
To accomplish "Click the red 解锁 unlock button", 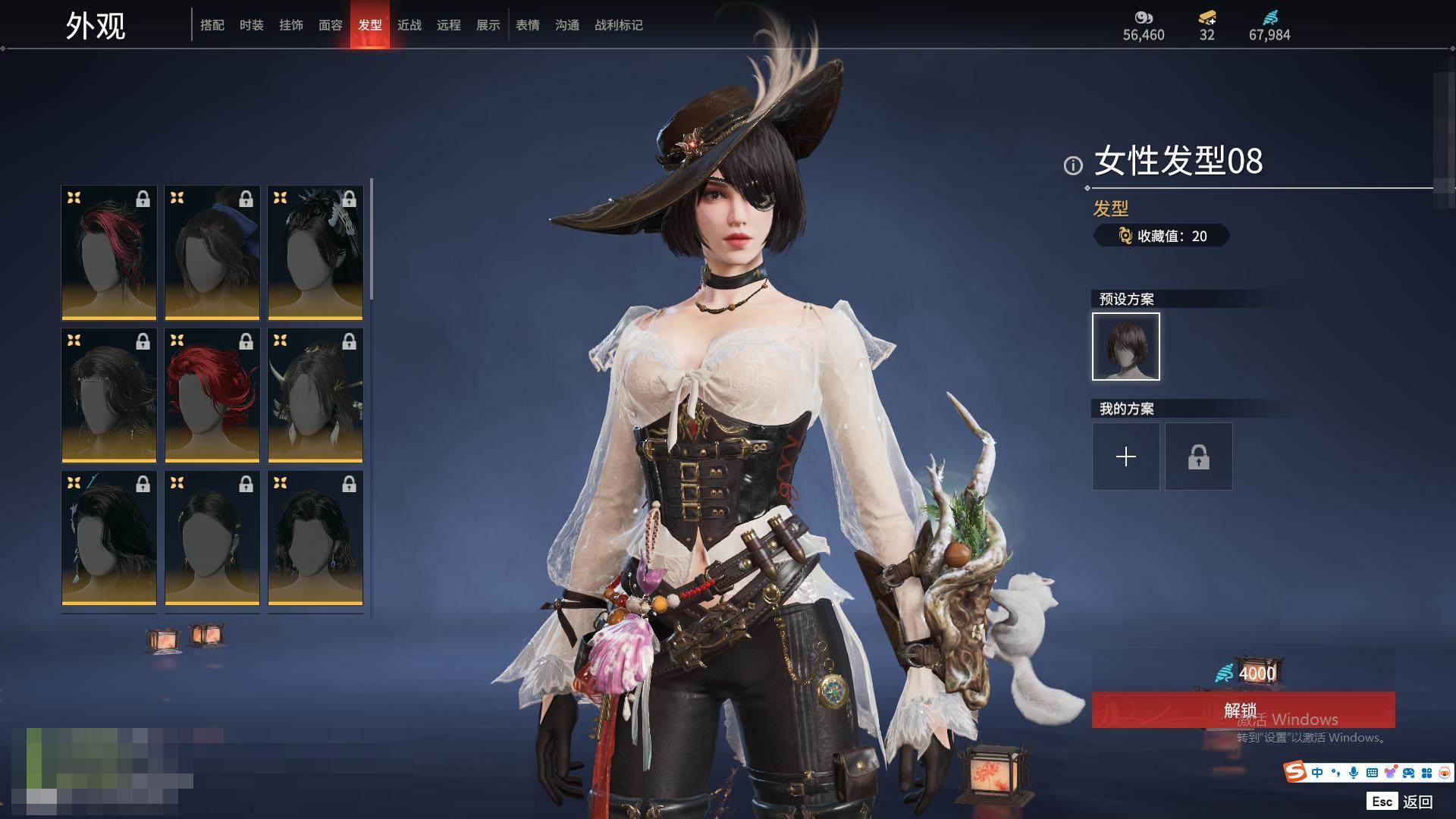I will (x=1243, y=710).
